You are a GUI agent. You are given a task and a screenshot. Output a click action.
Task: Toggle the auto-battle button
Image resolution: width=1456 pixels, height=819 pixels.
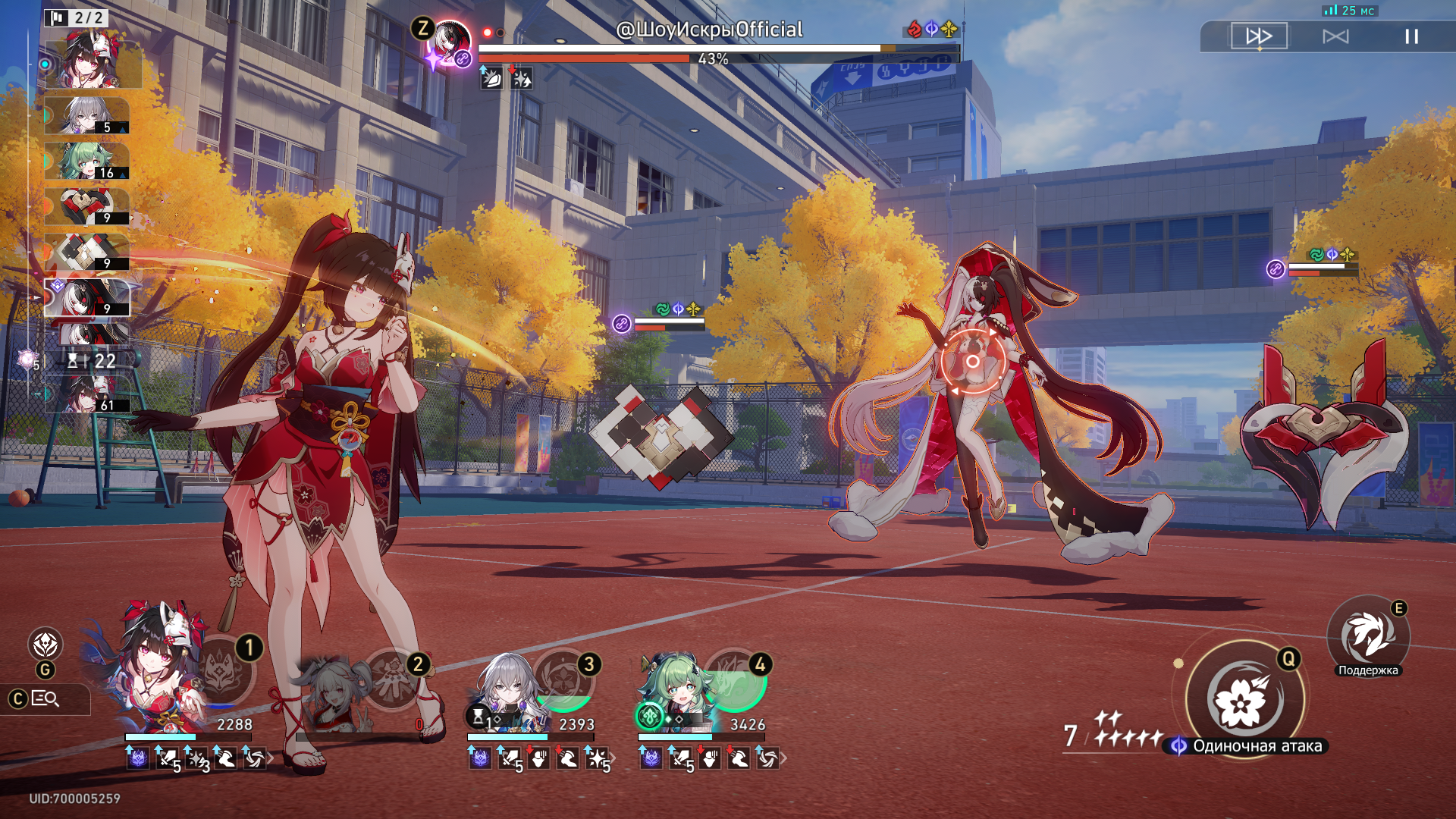(1335, 36)
